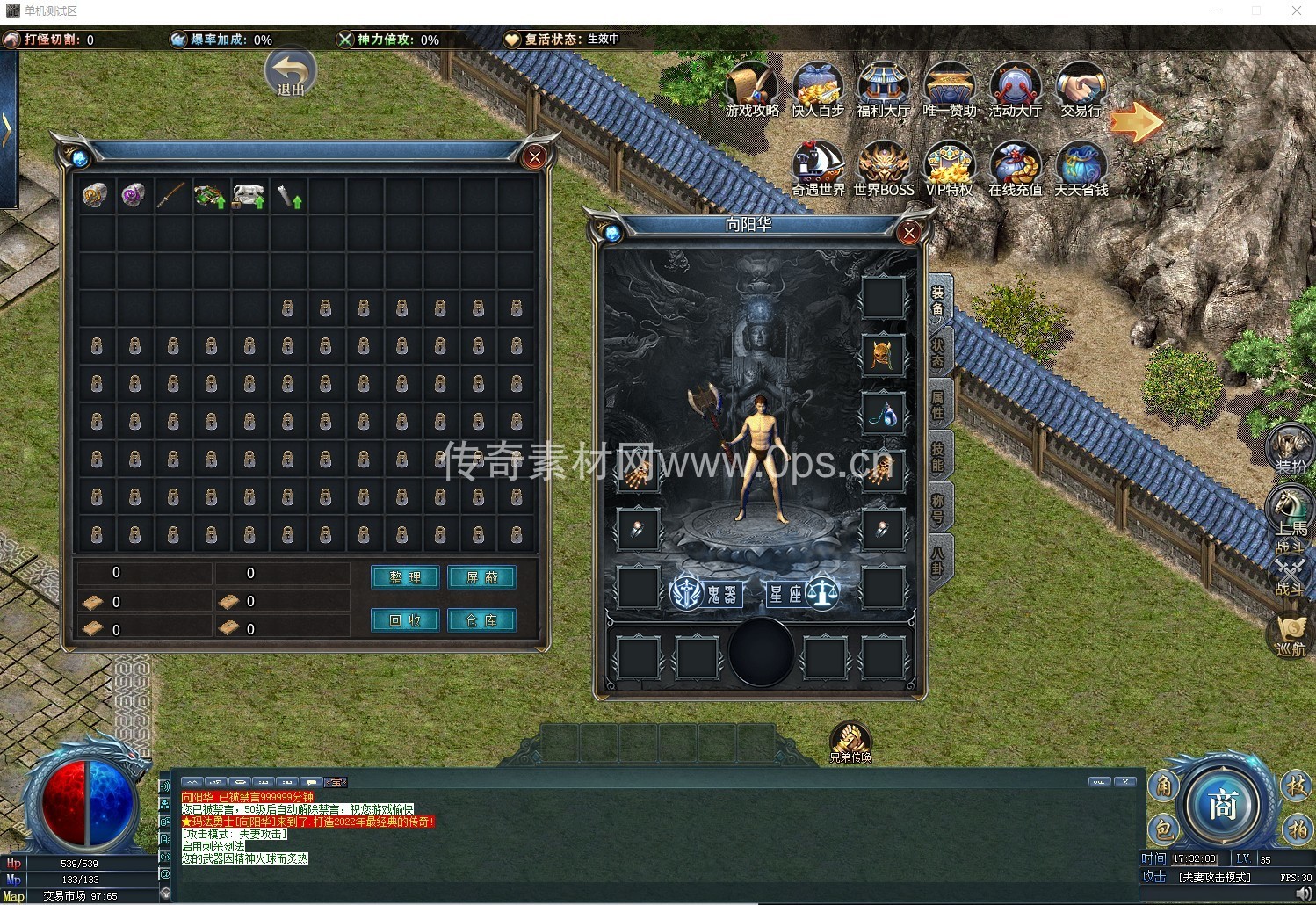The height and width of the screenshot is (905, 1316).
Task: Open the 商 shop orb button
Action: [x=1223, y=805]
